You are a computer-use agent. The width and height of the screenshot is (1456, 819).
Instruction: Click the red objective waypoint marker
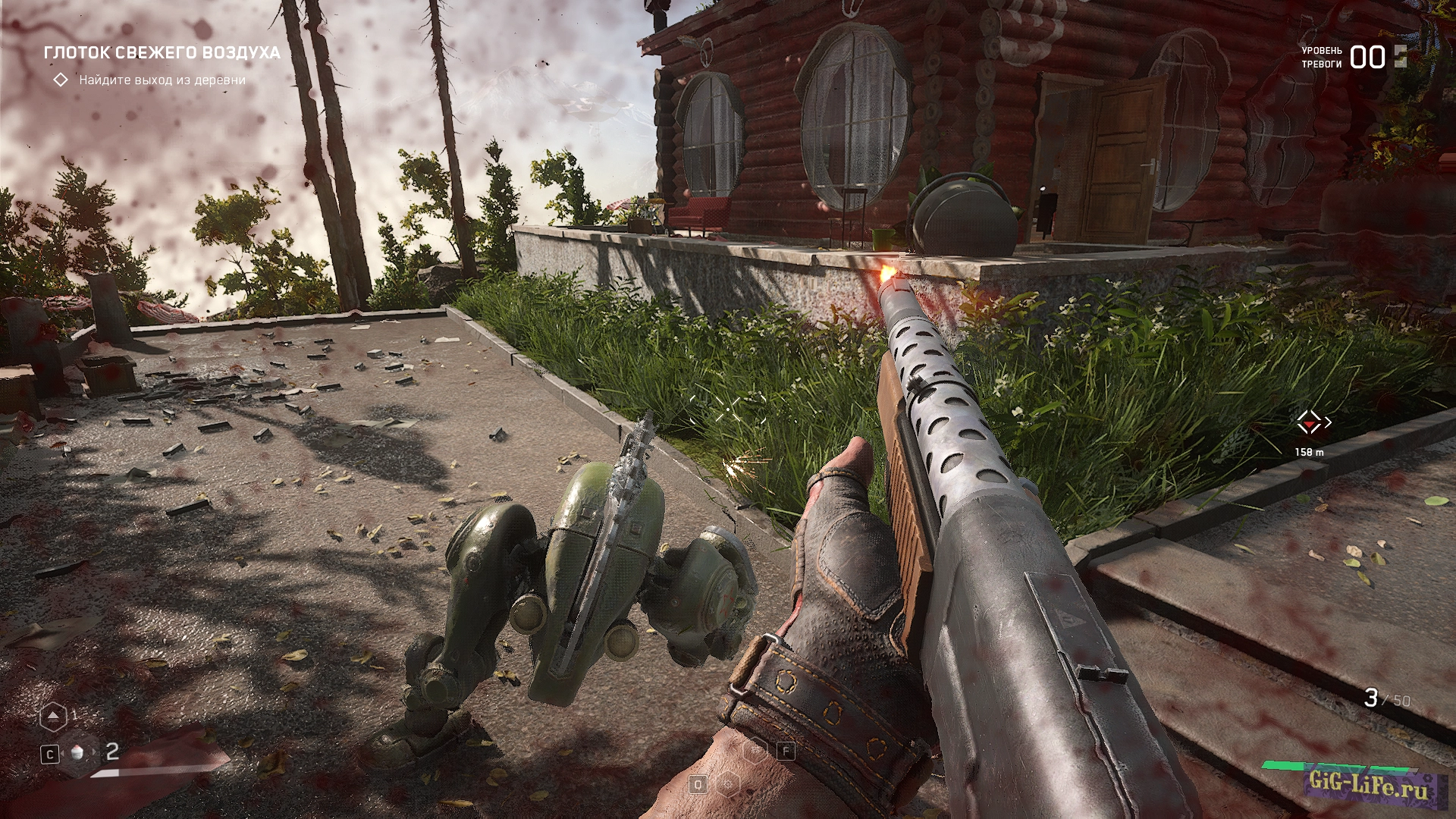pyautogui.click(x=1309, y=422)
